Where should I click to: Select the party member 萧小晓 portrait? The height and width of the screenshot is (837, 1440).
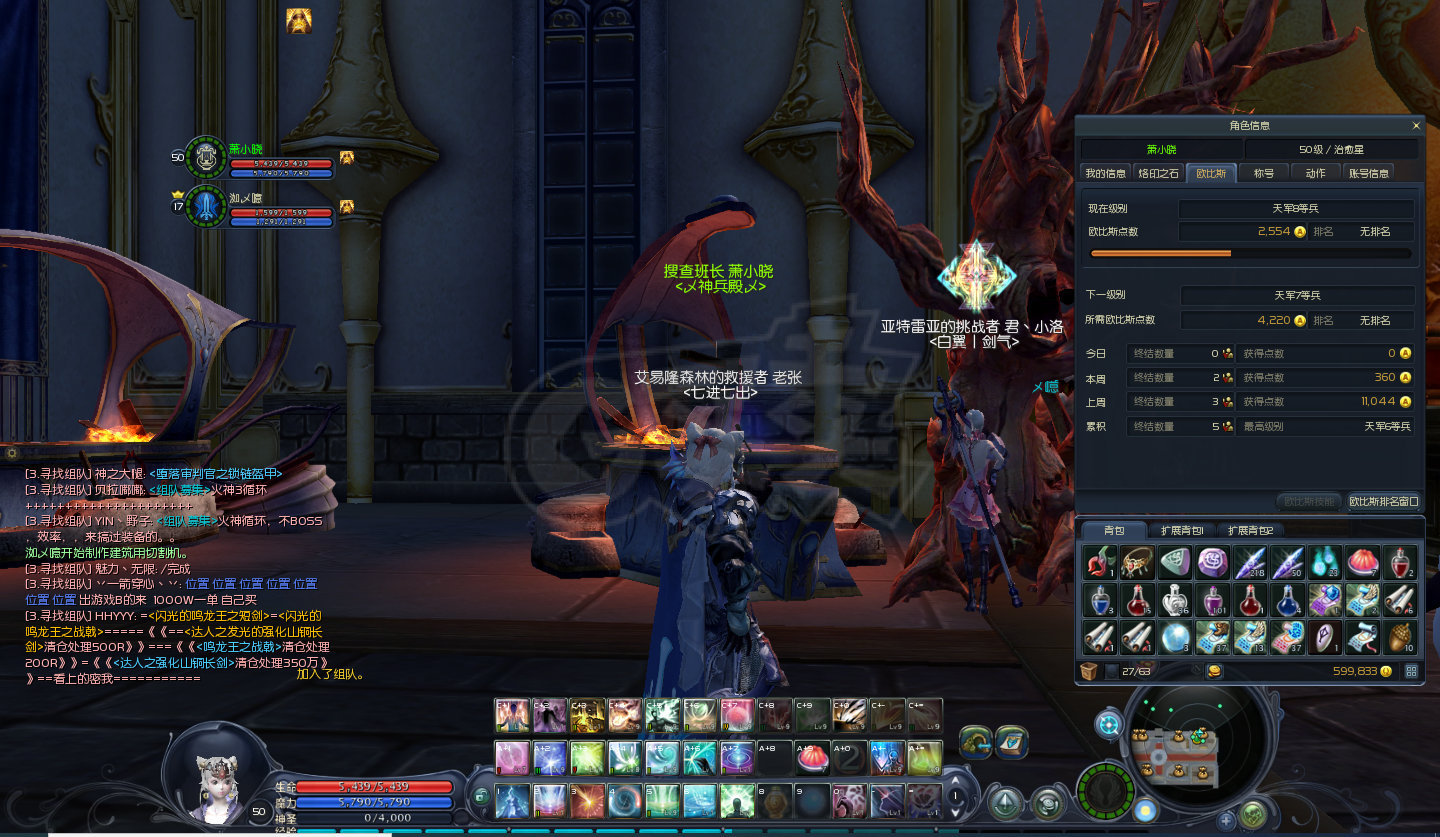pos(206,158)
